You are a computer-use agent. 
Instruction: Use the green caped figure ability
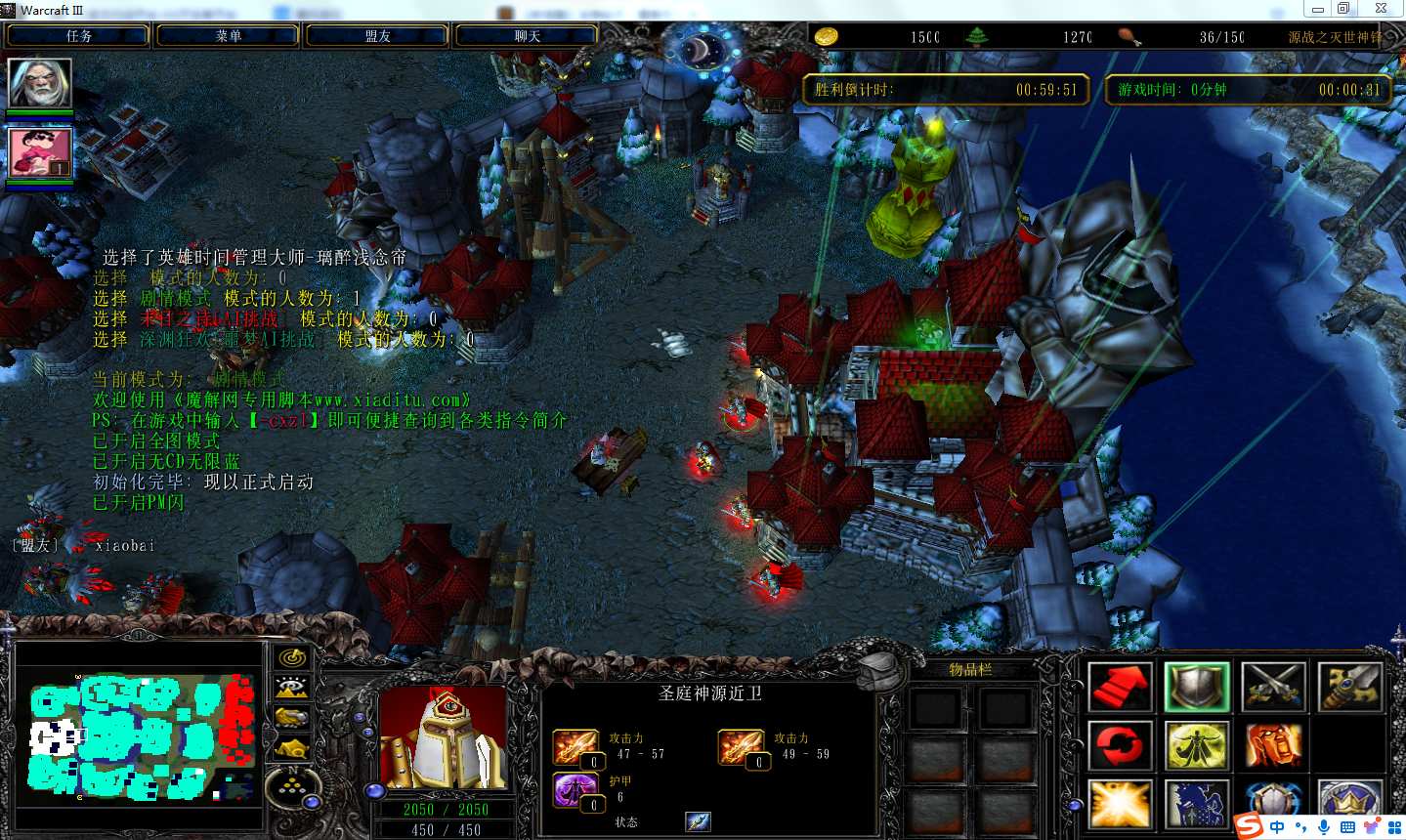coord(1197,747)
